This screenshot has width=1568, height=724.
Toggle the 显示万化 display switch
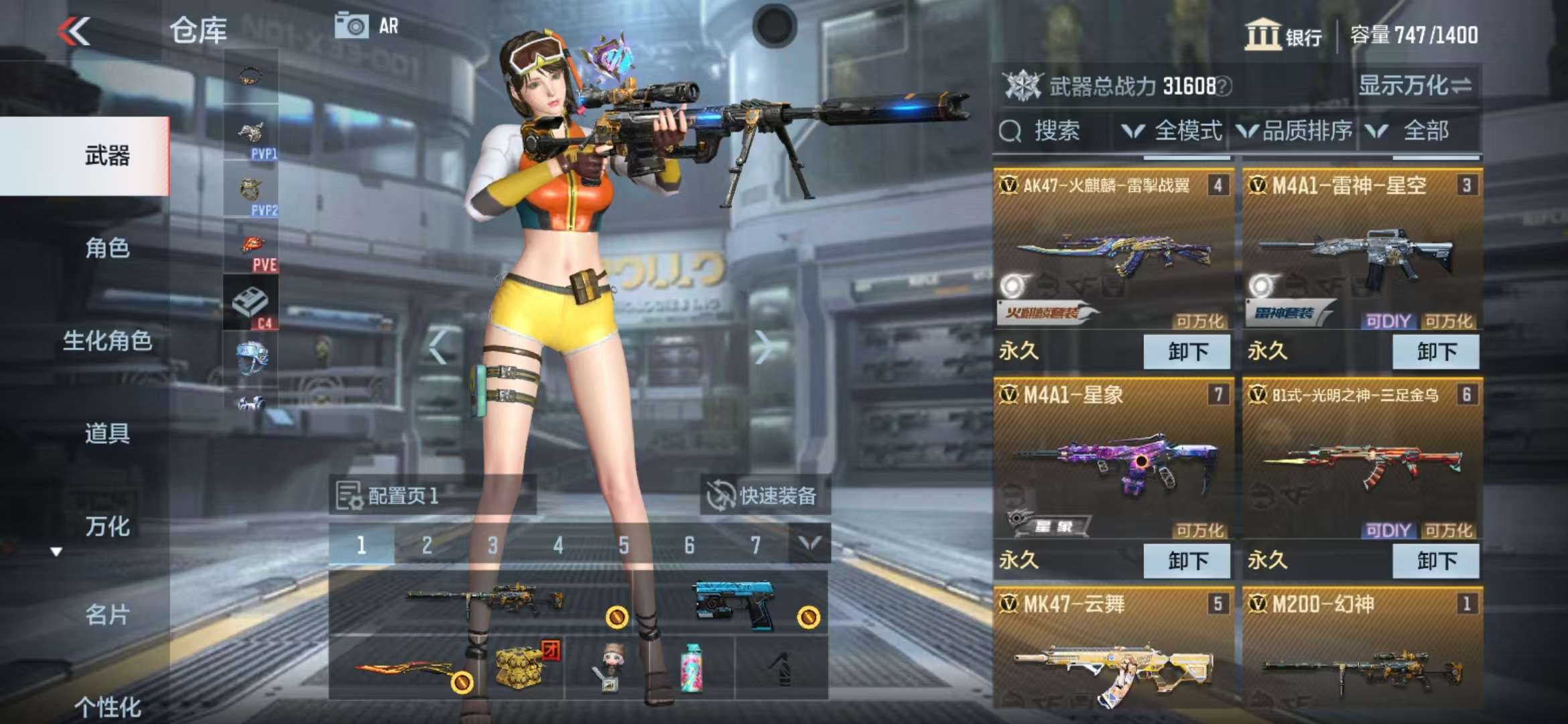(1415, 86)
